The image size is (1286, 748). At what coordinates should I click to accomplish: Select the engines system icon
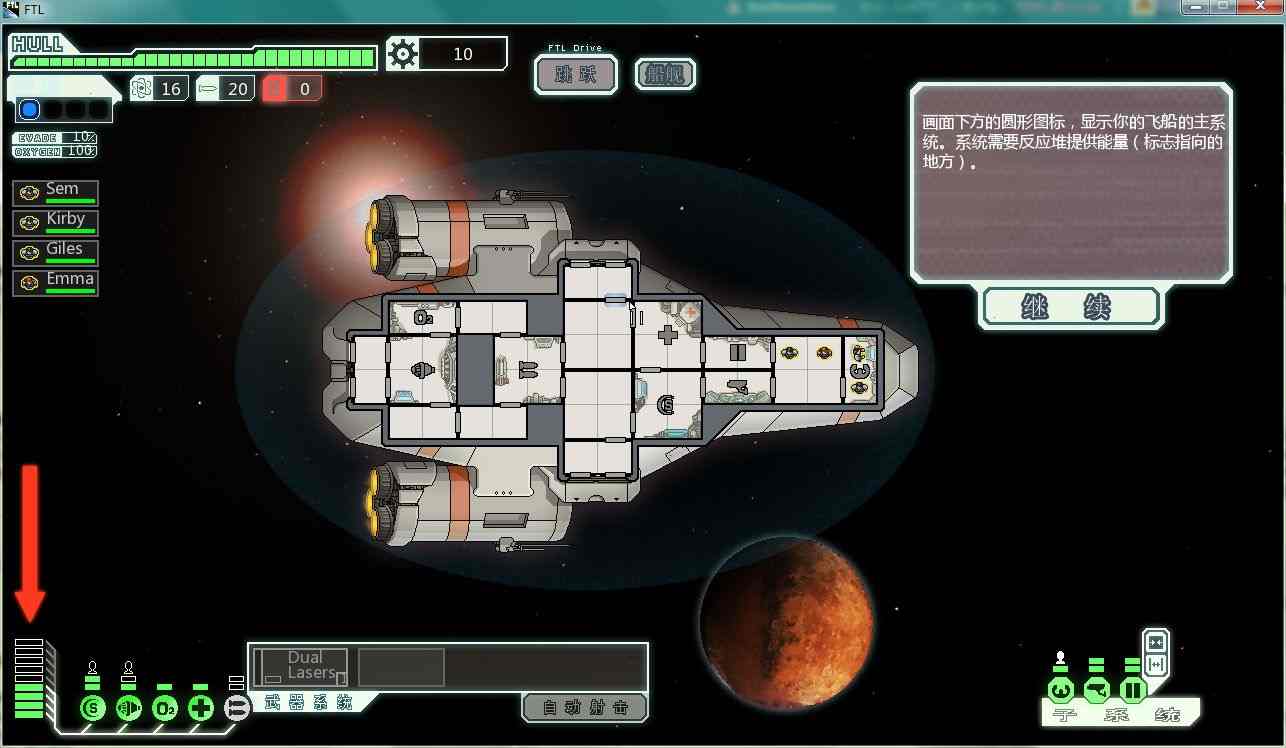click(129, 709)
